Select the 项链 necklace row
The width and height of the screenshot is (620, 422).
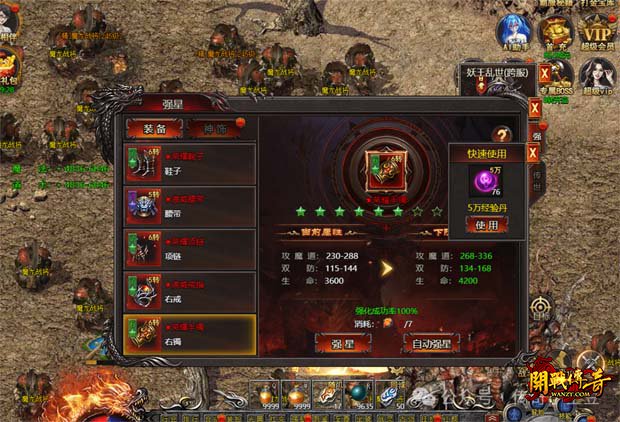coord(190,249)
